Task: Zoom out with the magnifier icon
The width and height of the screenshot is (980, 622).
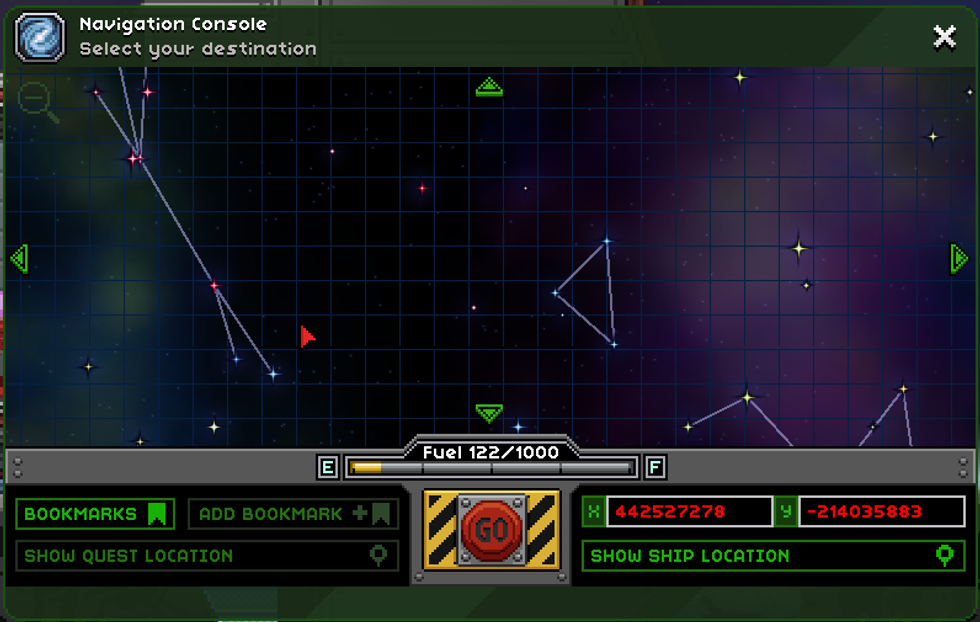Action: pos(36,100)
